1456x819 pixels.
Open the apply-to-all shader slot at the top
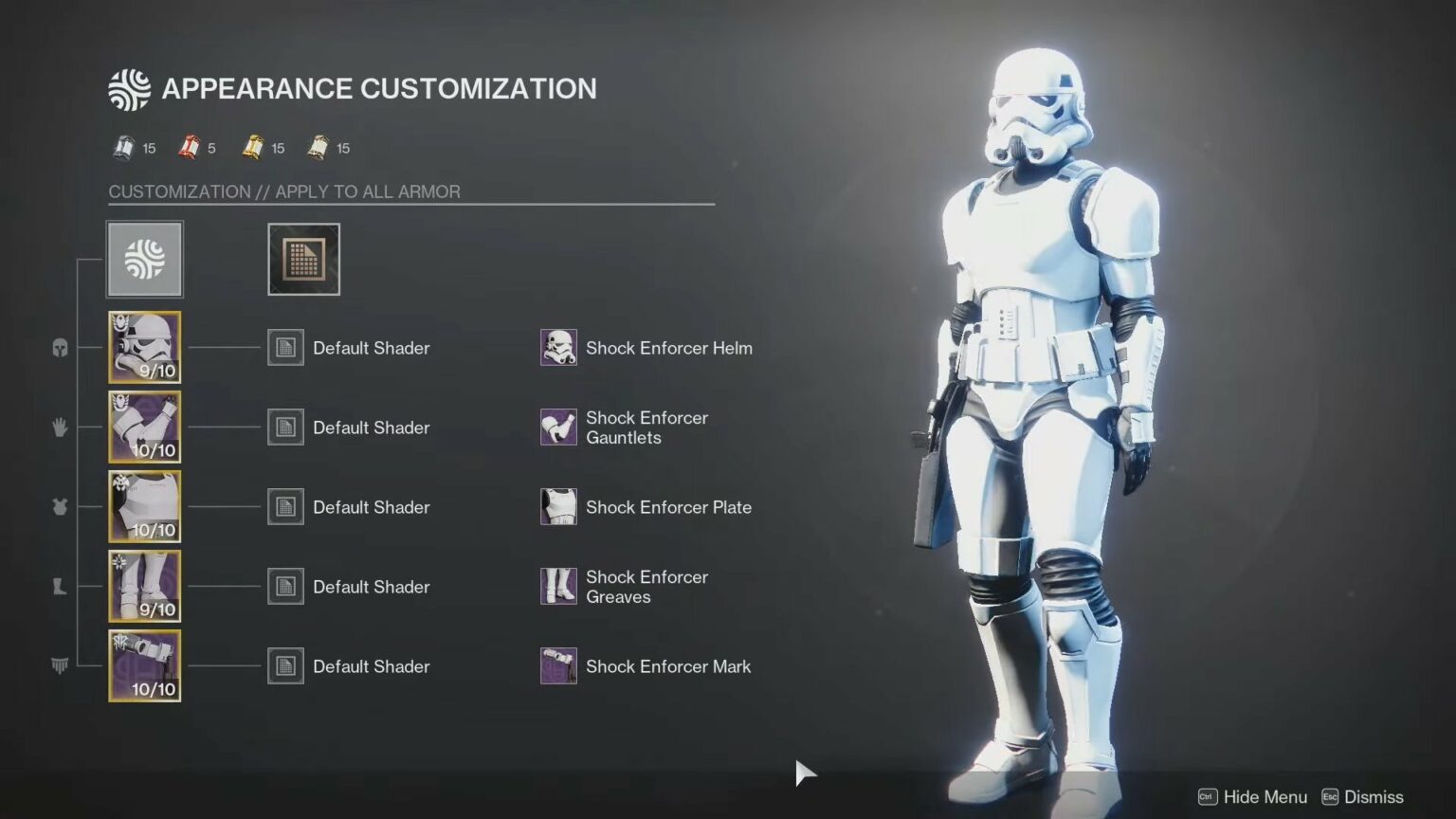click(x=303, y=258)
